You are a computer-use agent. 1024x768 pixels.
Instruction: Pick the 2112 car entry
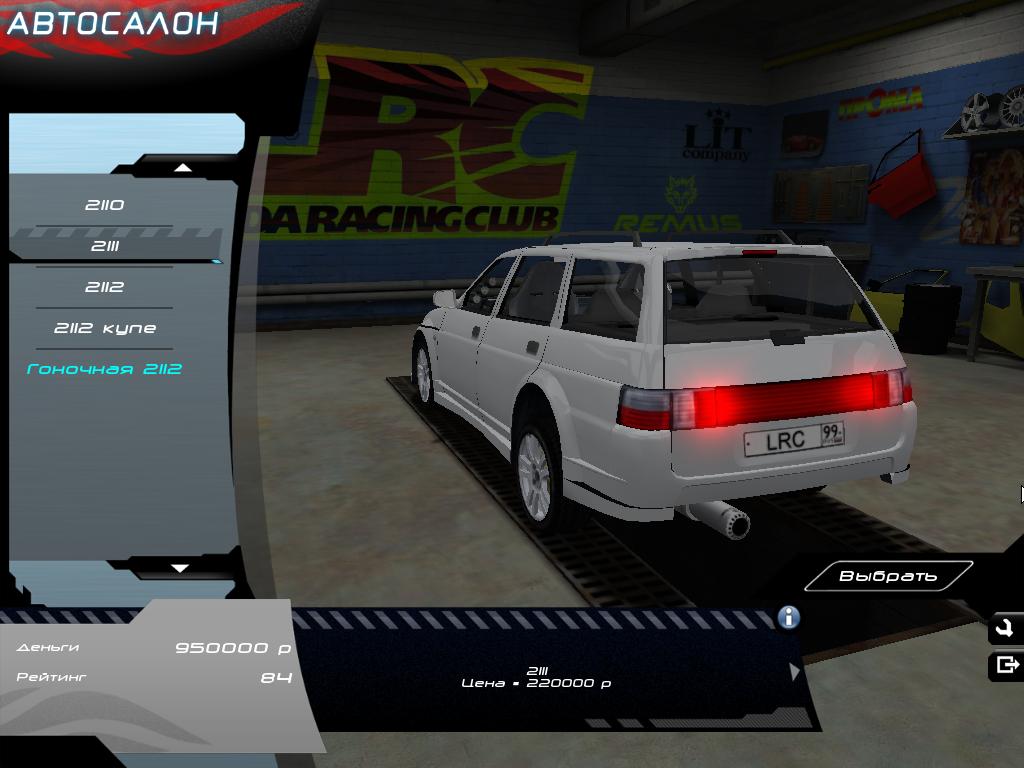(x=104, y=287)
